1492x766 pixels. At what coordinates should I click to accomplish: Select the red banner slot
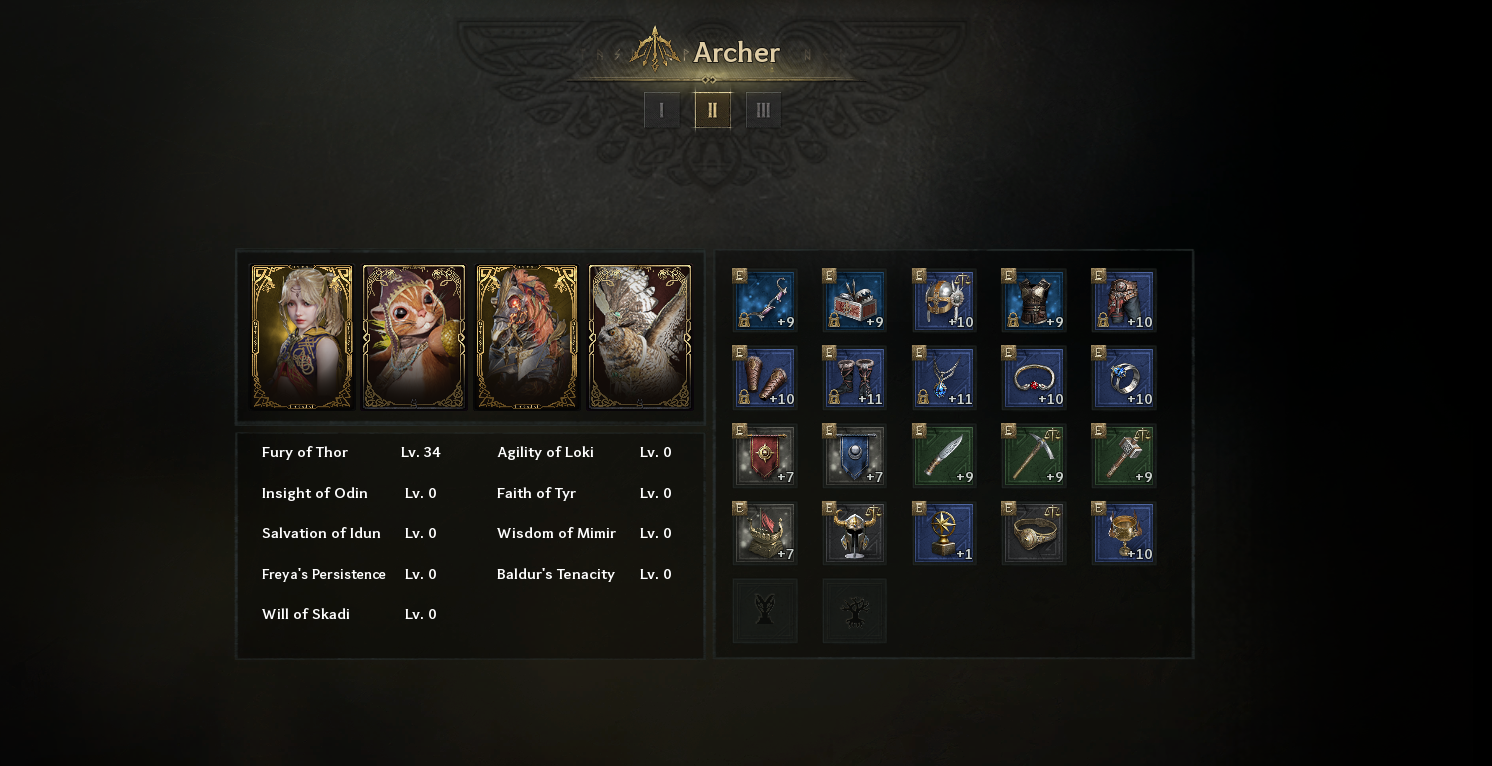[x=765, y=456]
